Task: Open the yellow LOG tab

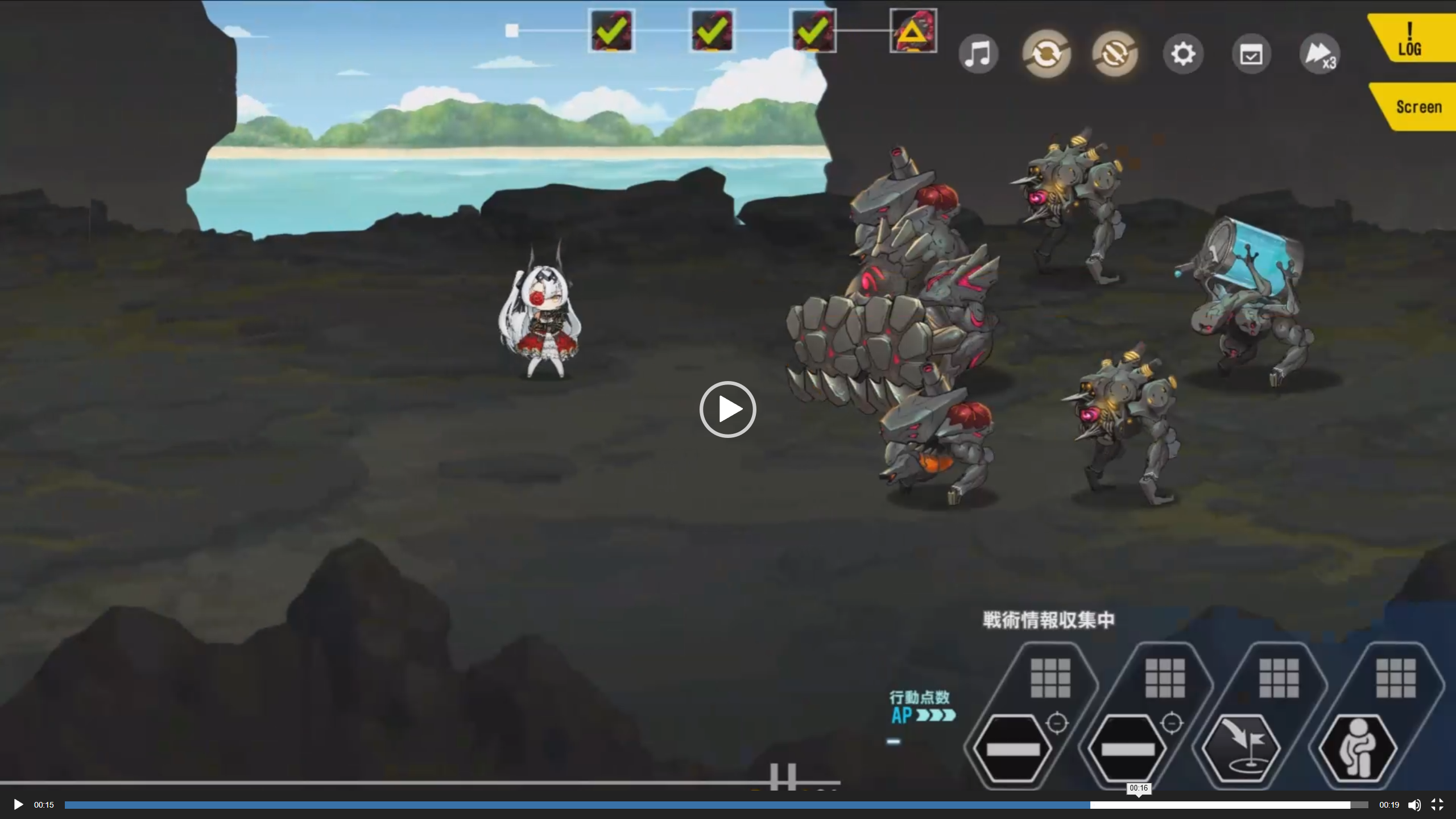Action: pyautogui.click(x=1410, y=40)
